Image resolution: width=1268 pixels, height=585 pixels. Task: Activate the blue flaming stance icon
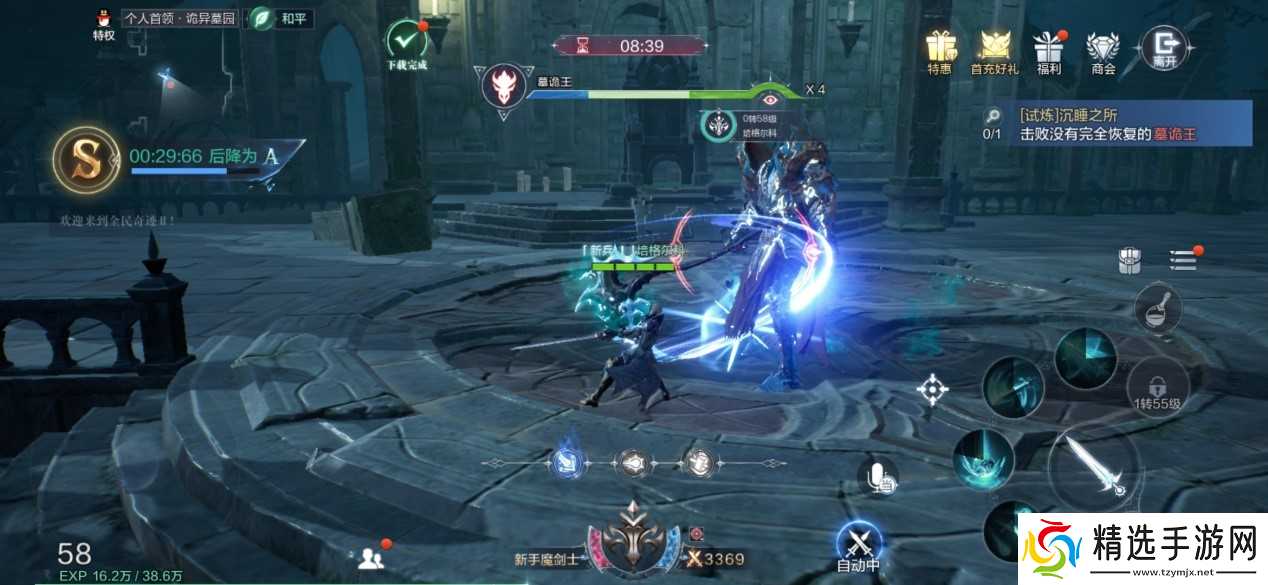pos(565,461)
